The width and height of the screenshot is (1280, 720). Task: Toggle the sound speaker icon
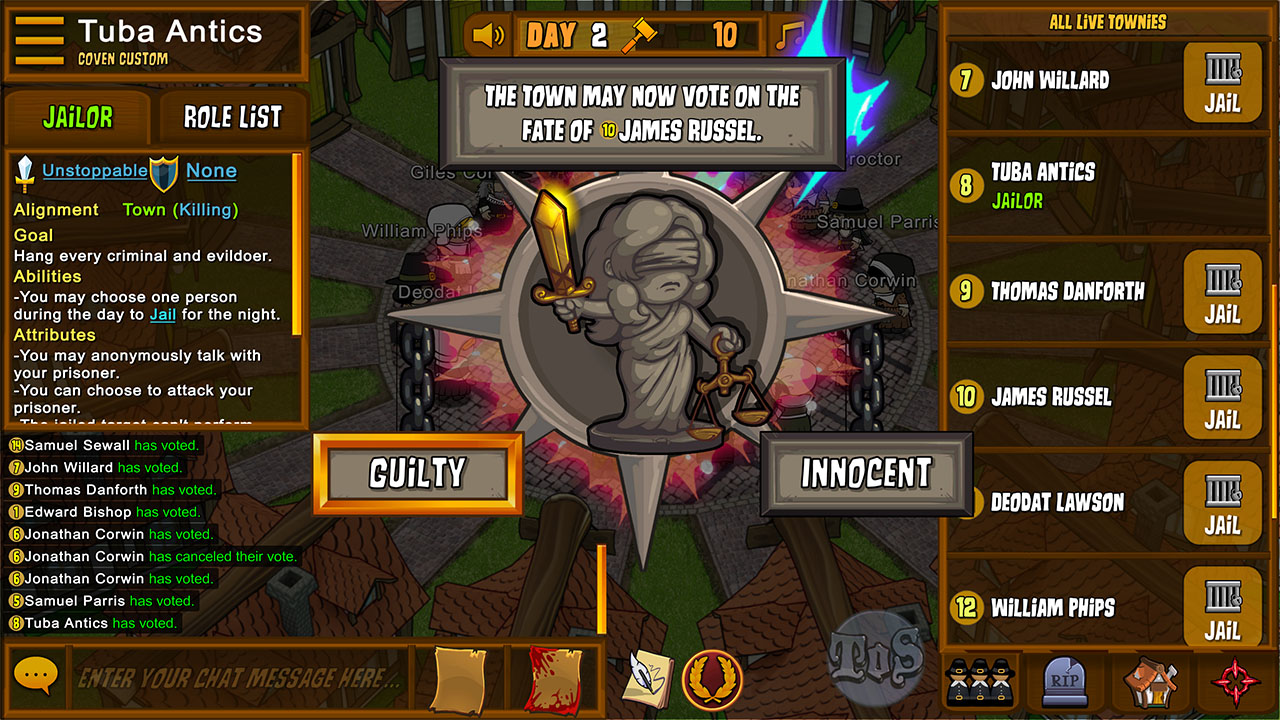coord(489,36)
